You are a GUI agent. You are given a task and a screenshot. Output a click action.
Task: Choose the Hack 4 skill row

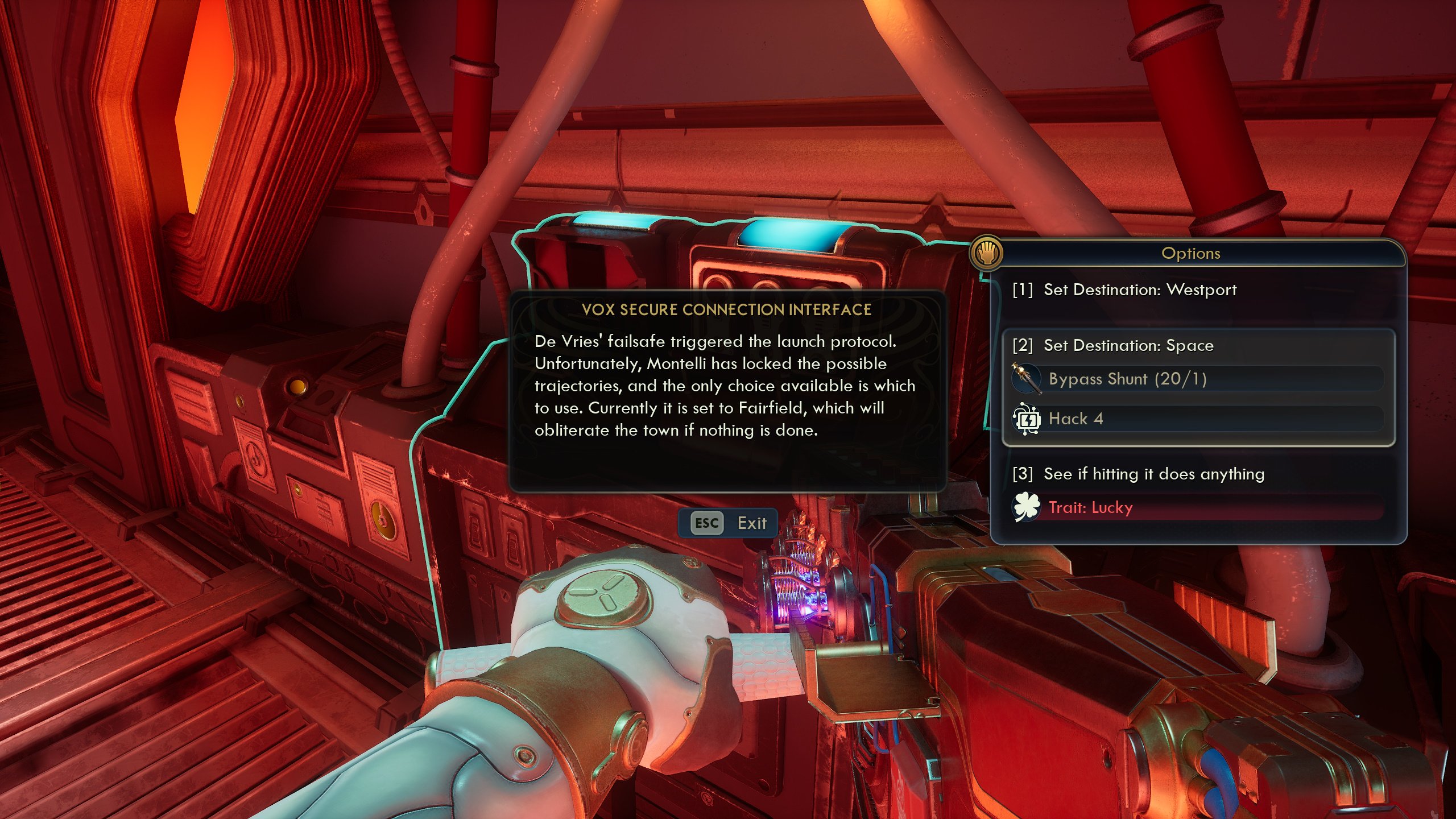click(1197, 419)
